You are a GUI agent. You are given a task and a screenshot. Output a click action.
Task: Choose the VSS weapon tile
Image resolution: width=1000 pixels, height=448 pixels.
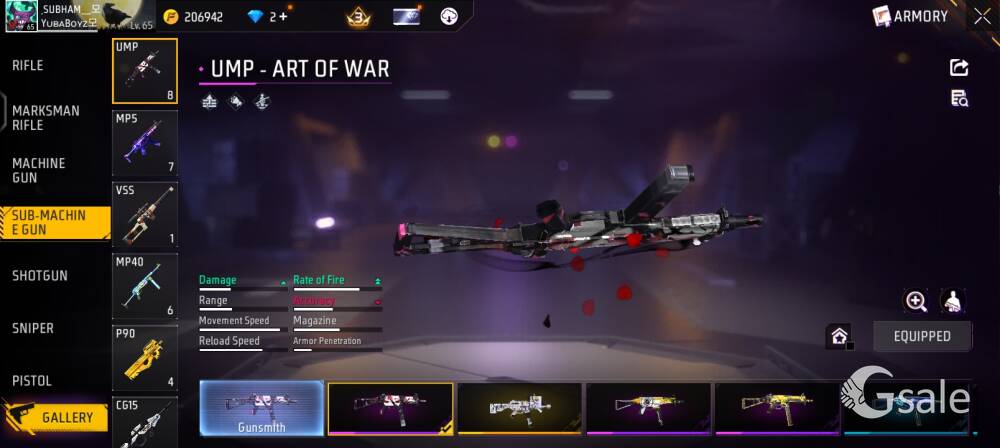145,214
